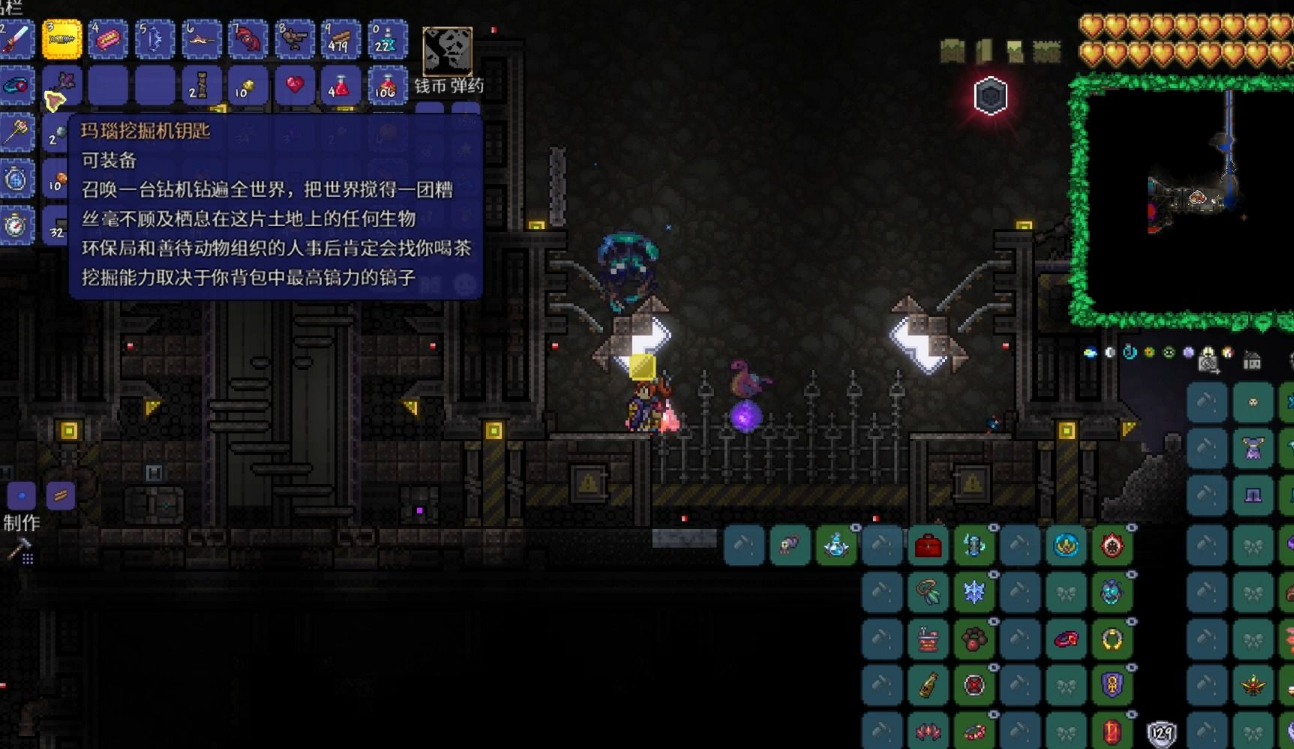Screen dimensions: 1294x749
Task: Open the housing menu icon
Action: click(x=1251, y=360)
